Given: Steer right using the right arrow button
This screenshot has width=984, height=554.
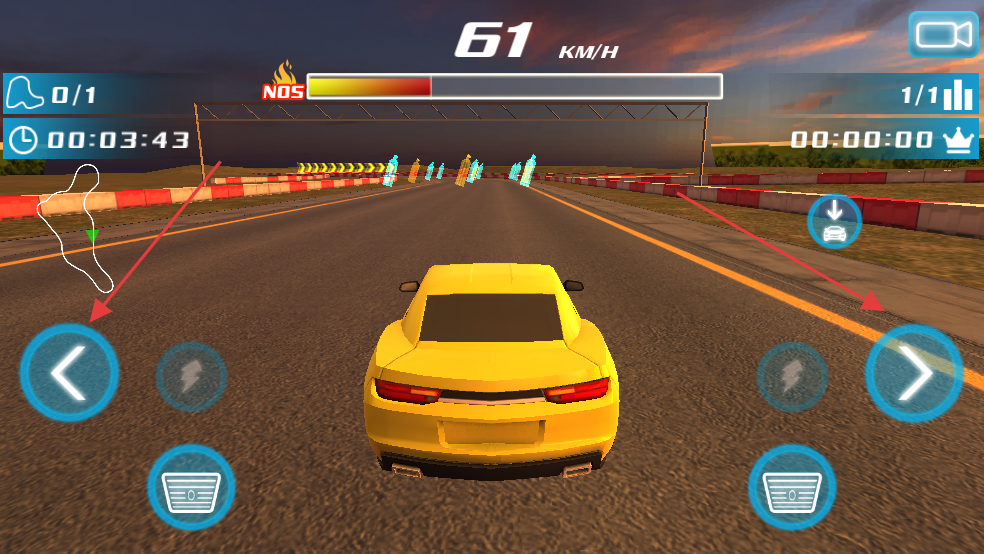Looking at the screenshot, I should coord(914,373).
